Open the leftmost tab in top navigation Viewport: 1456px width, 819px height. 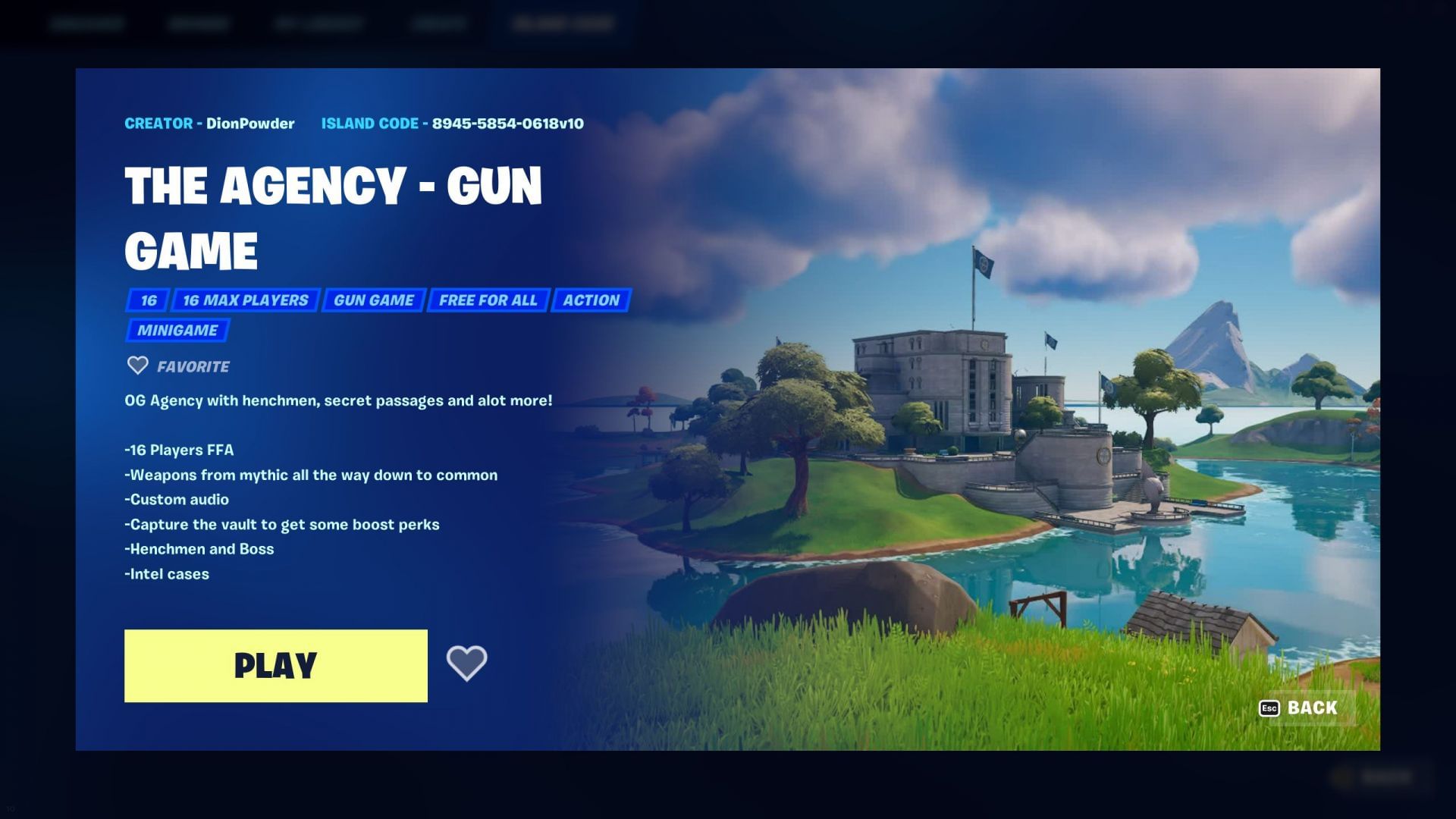pyautogui.click(x=88, y=23)
